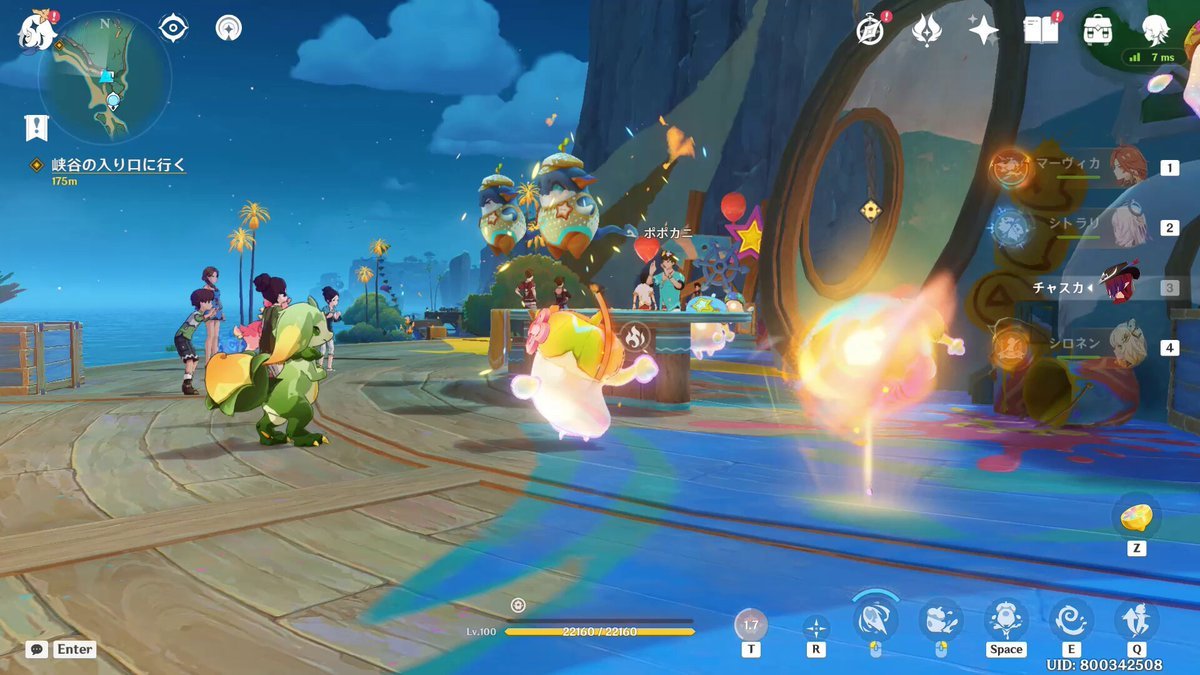Select the quest tracker for 峡谷の入り口に行く
1200x675 pixels.
click(119, 165)
